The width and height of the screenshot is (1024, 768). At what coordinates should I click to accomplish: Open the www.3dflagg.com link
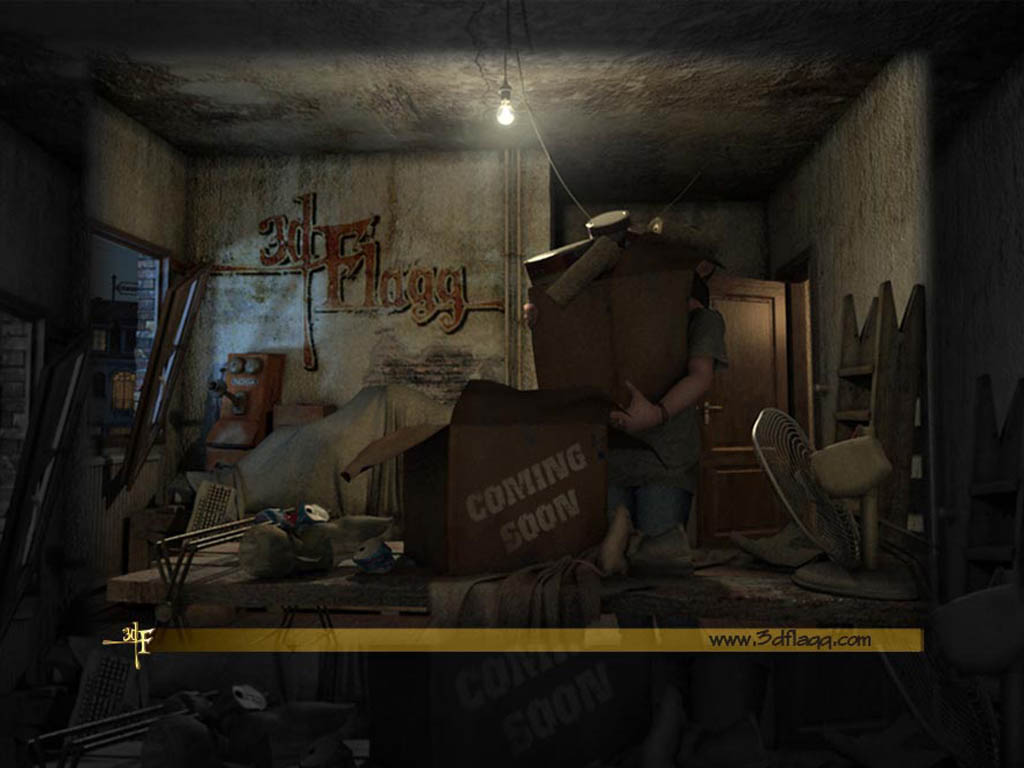(789, 639)
